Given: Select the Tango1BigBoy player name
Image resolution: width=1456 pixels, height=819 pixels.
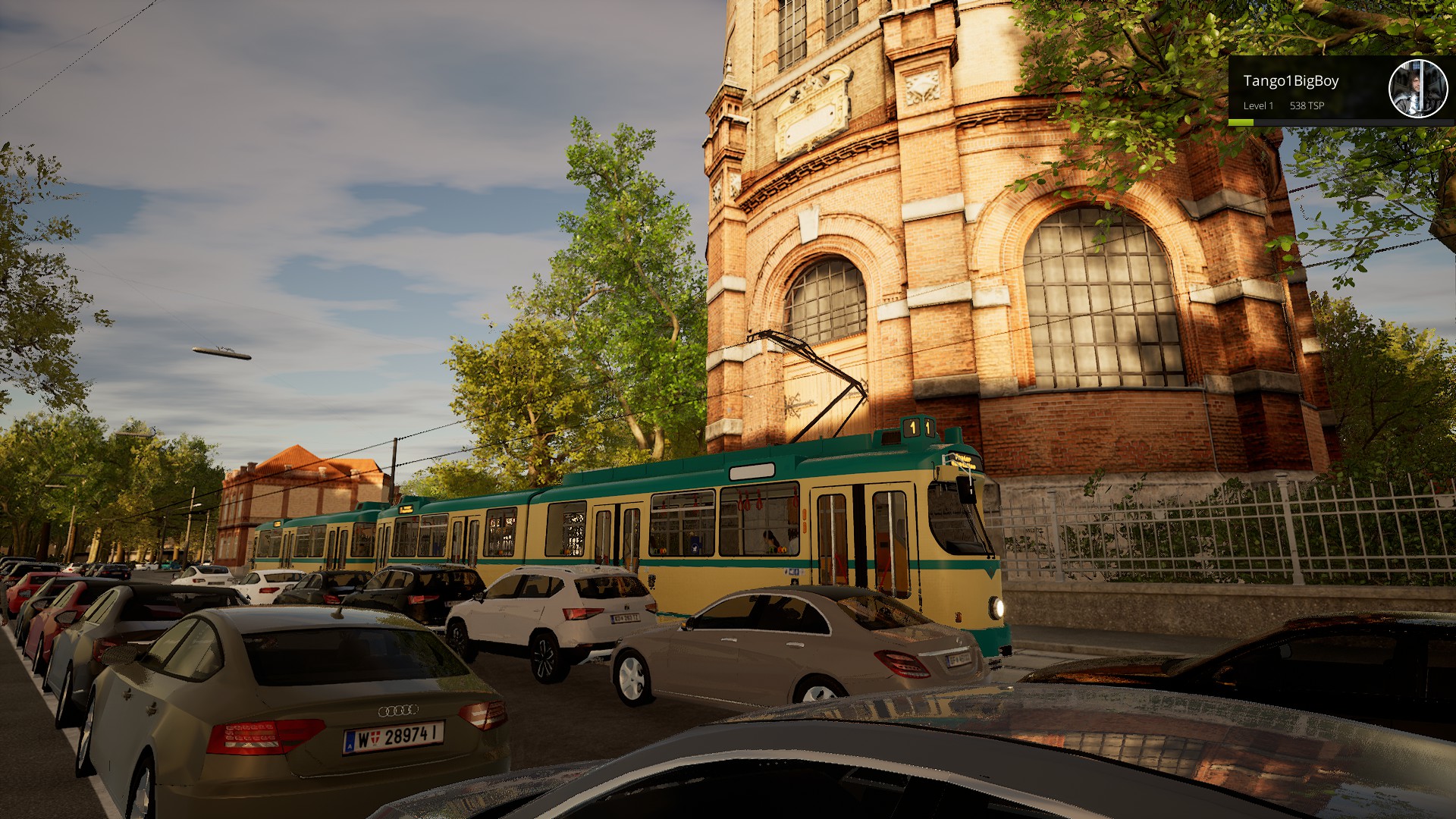Looking at the screenshot, I should [x=1291, y=81].
